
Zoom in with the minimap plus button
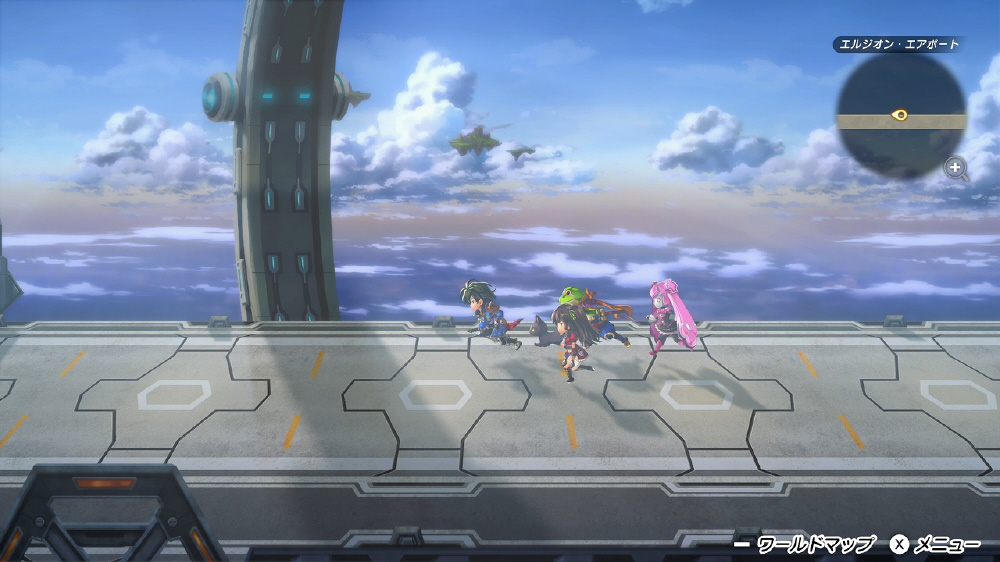956,167
